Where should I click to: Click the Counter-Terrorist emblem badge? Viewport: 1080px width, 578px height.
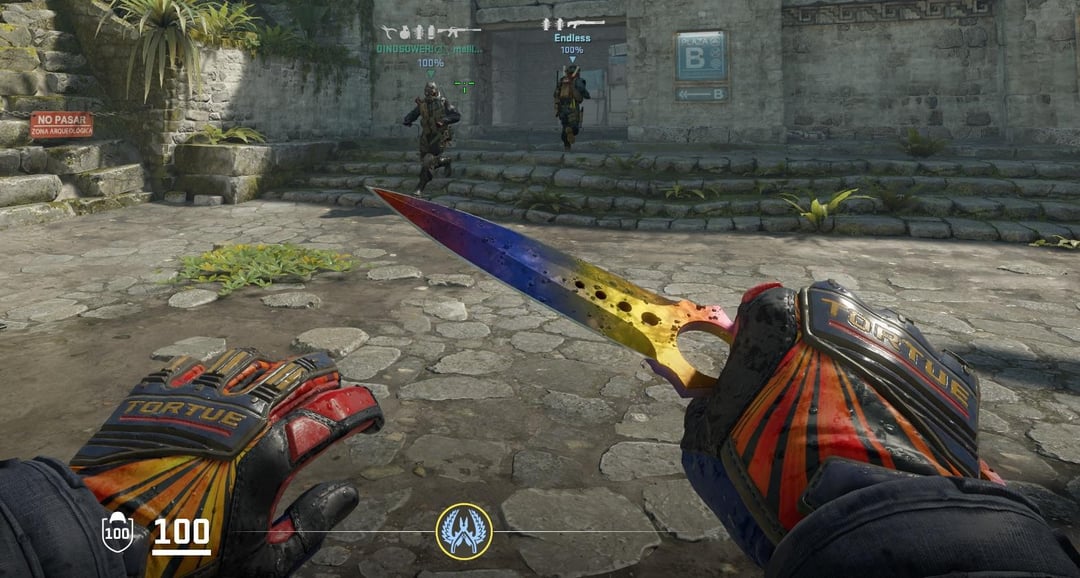click(464, 531)
